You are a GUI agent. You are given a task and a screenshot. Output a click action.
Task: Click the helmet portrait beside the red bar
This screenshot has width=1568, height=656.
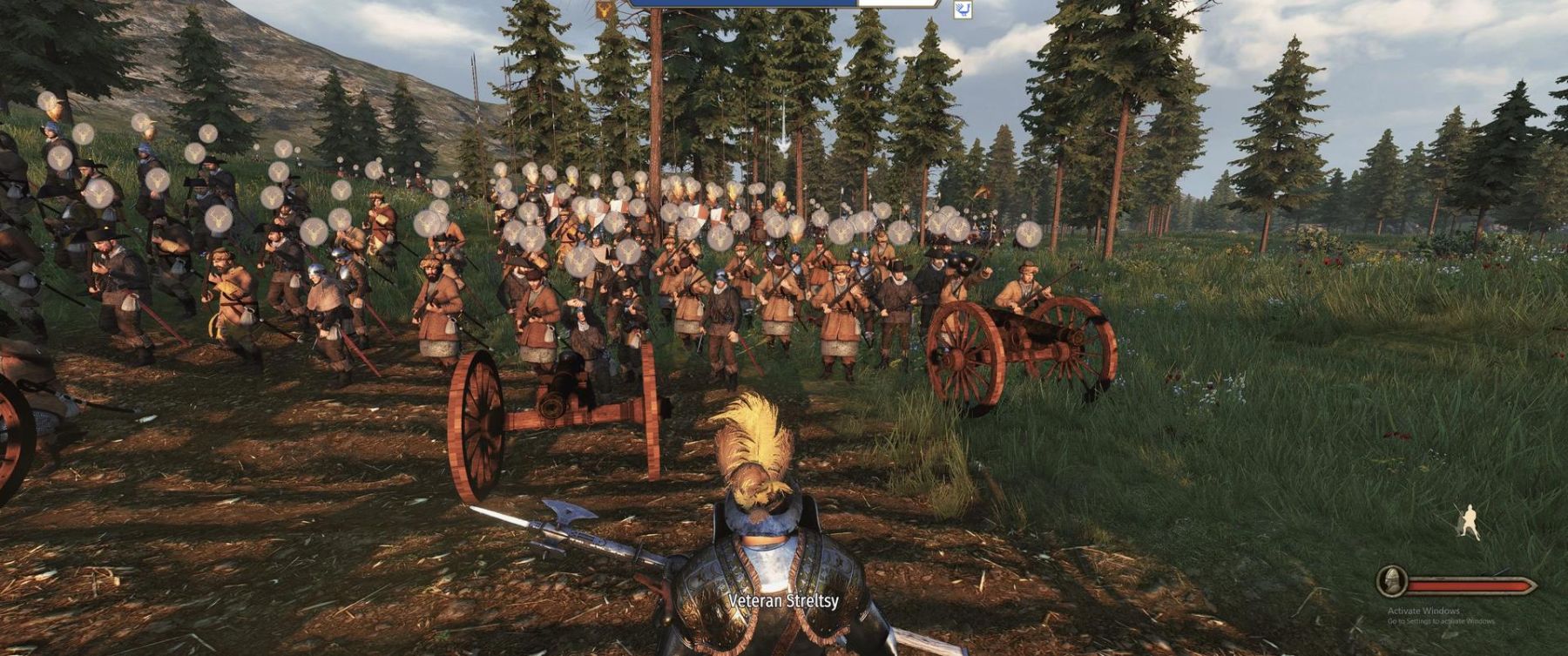[1392, 582]
